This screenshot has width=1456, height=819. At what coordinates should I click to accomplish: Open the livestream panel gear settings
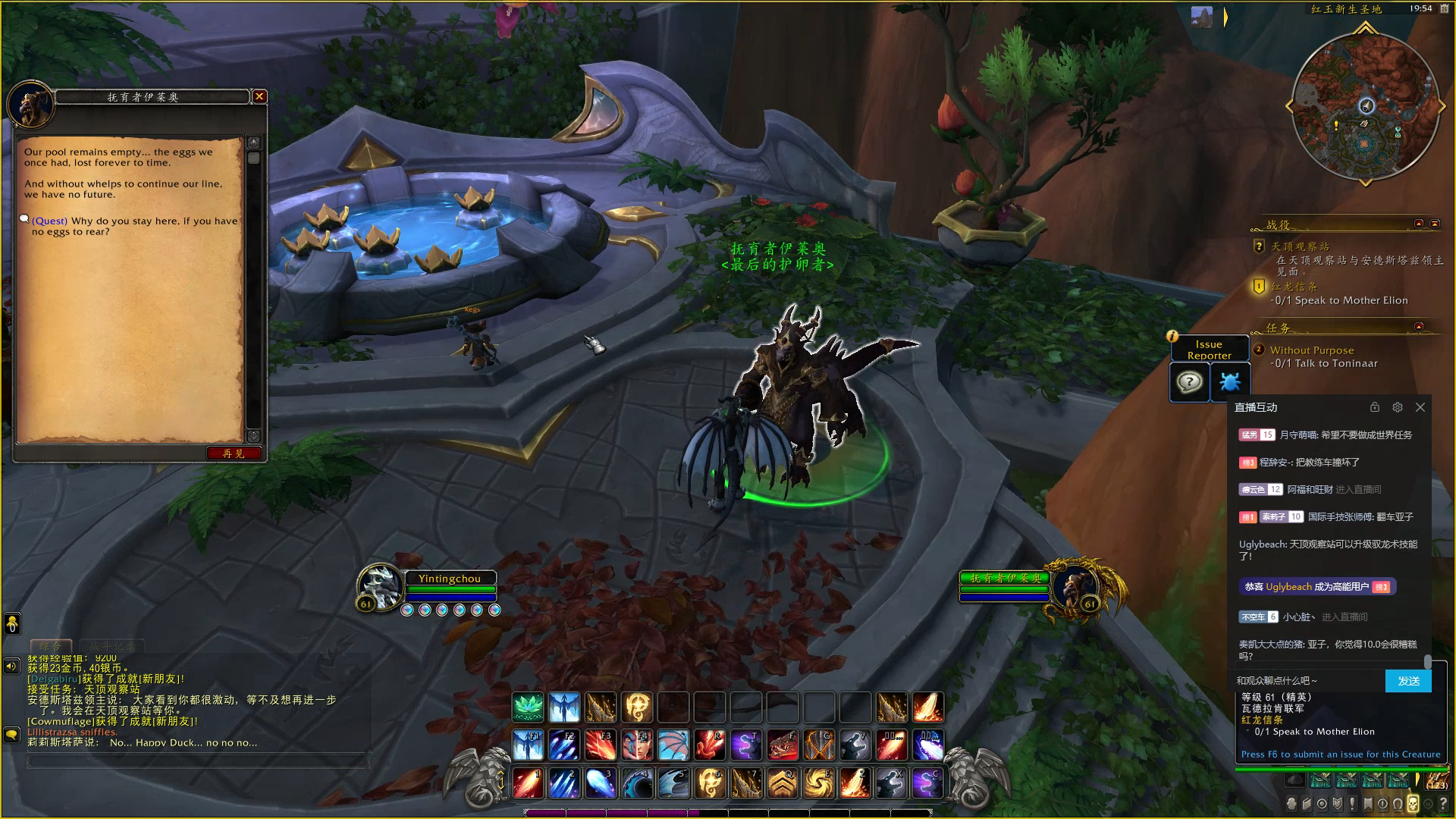pyautogui.click(x=1398, y=407)
